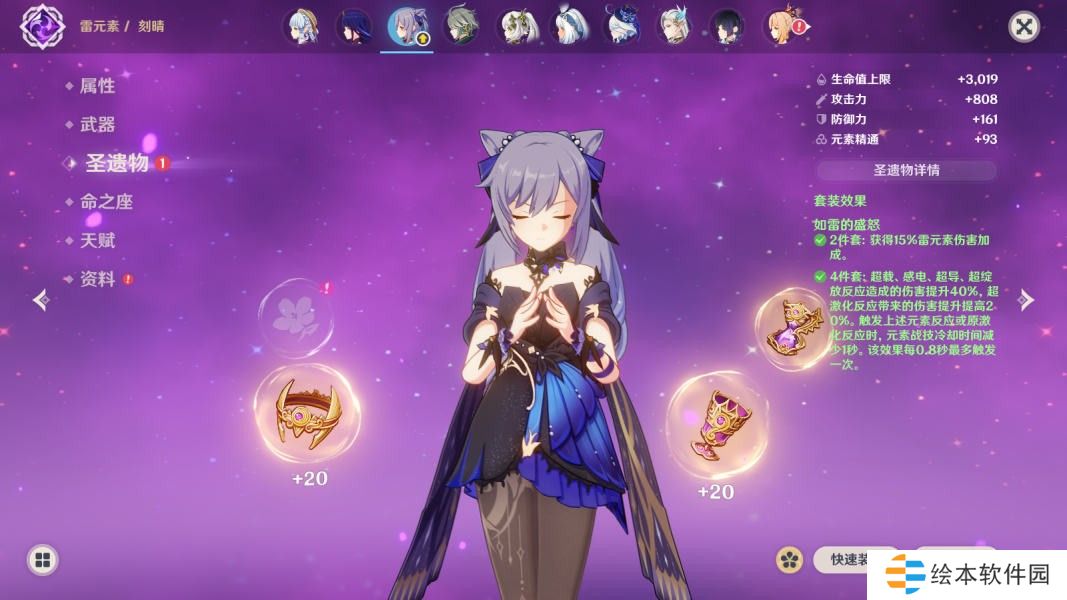
Task: Open the empty flower artifact slot
Action: 295,313
